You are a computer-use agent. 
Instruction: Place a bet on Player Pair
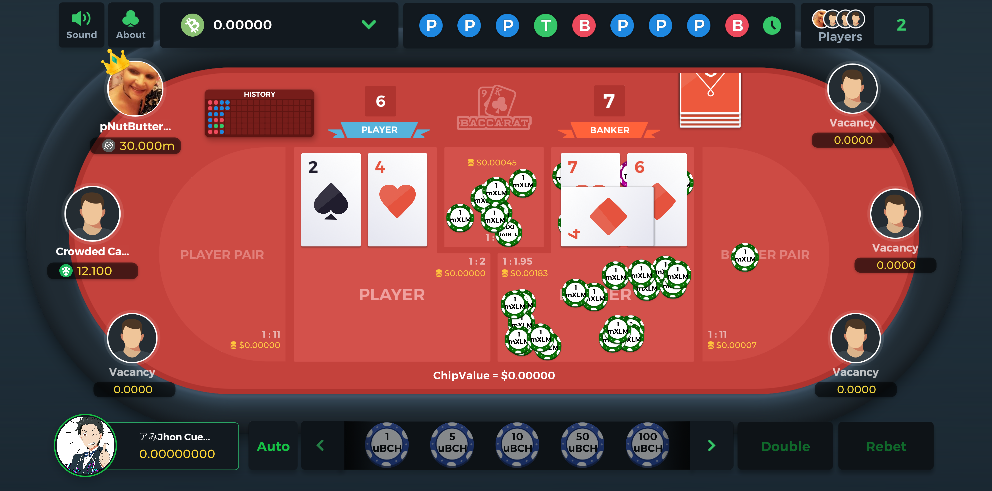222,255
